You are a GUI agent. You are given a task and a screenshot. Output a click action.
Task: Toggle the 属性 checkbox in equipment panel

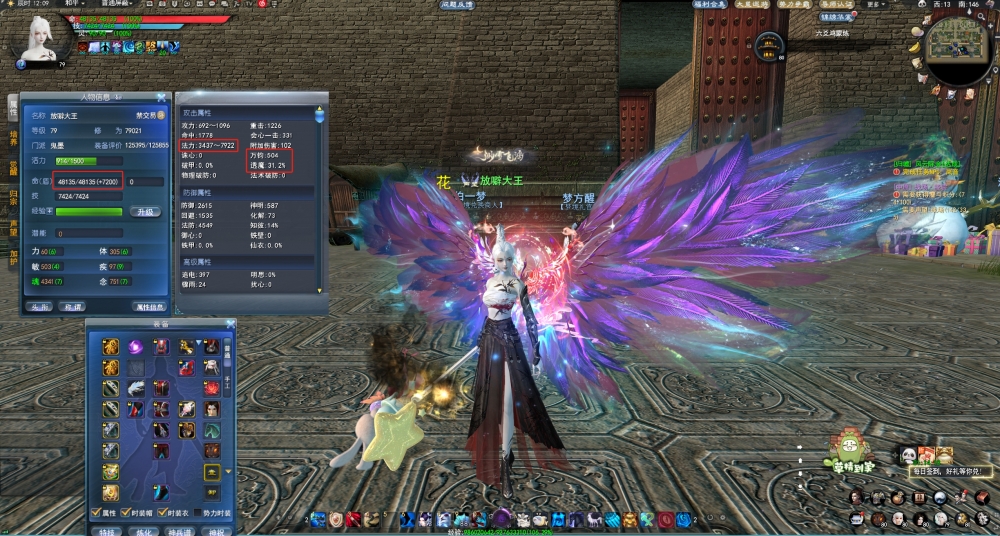tap(95, 514)
